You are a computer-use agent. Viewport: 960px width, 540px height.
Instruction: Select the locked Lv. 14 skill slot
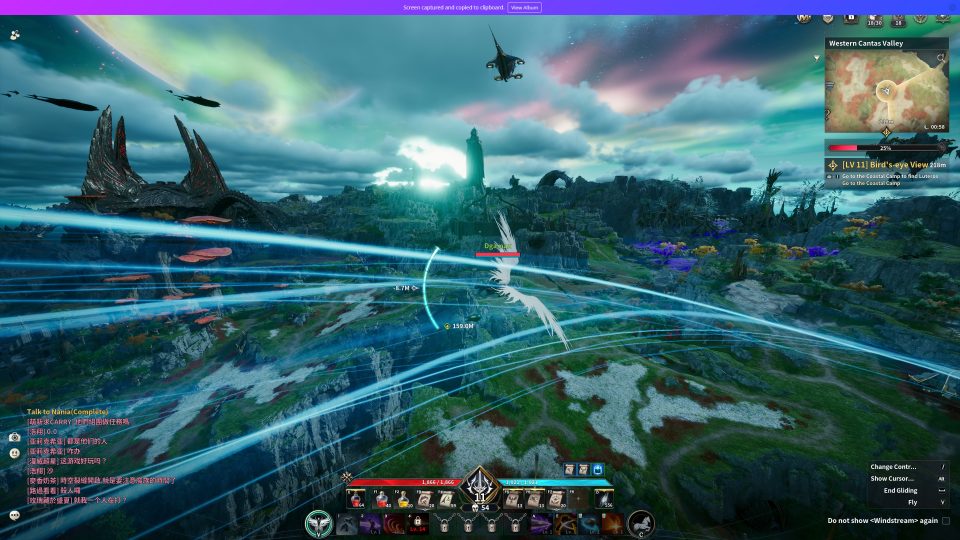pos(419,523)
